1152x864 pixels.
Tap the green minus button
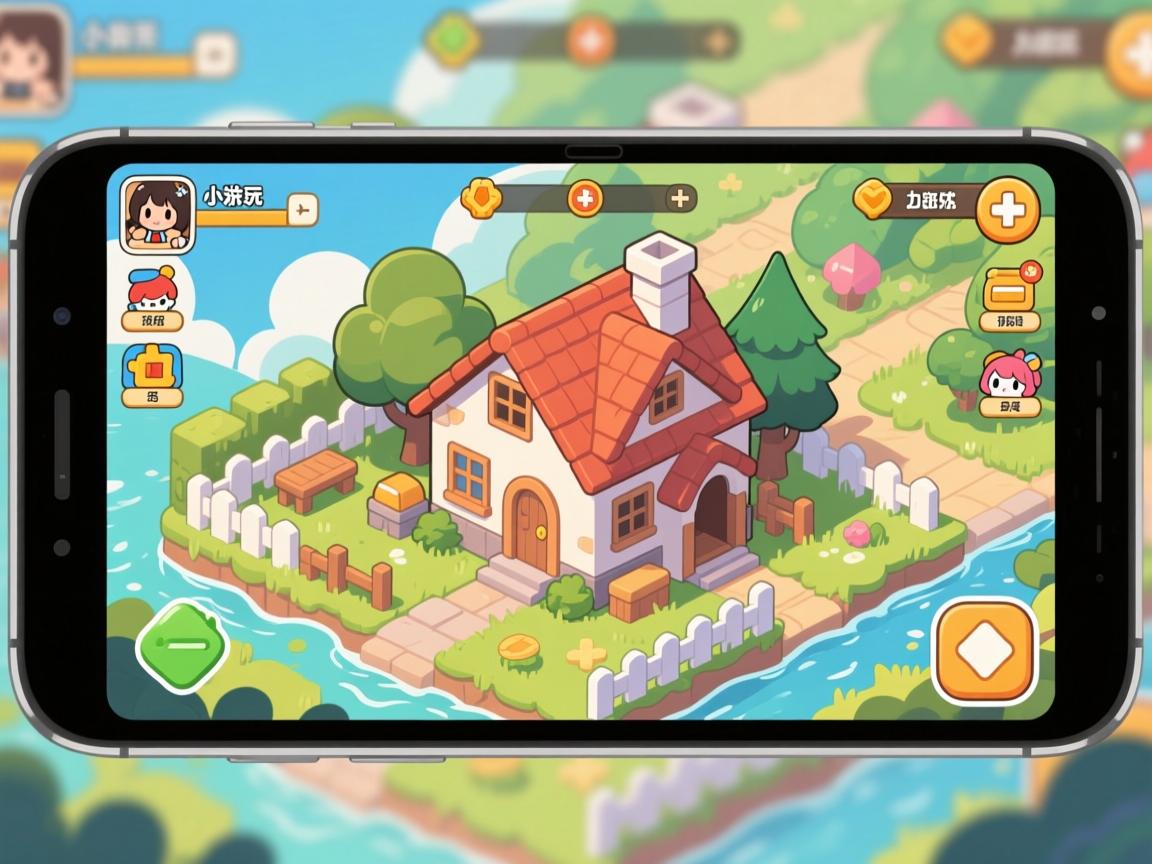183,645
